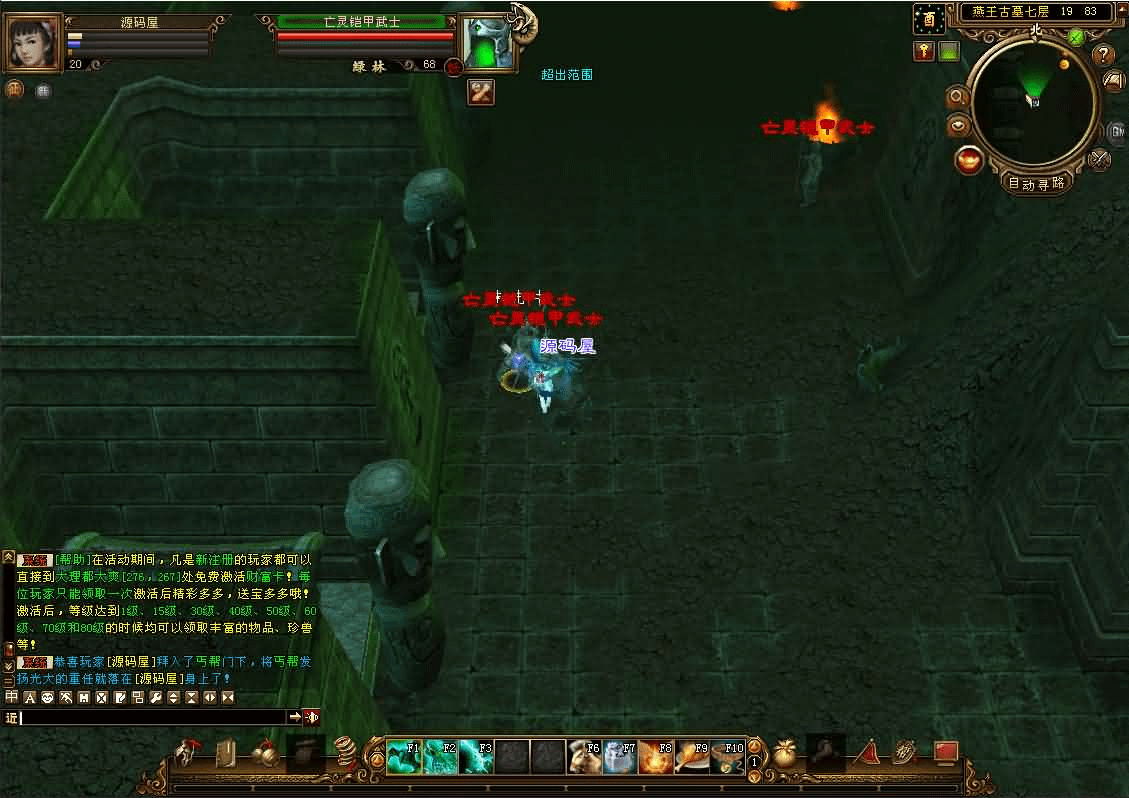This screenshot has height=798, width=1129.
Task: Open the question mark help button
Action: click(x=1103, y=54)
